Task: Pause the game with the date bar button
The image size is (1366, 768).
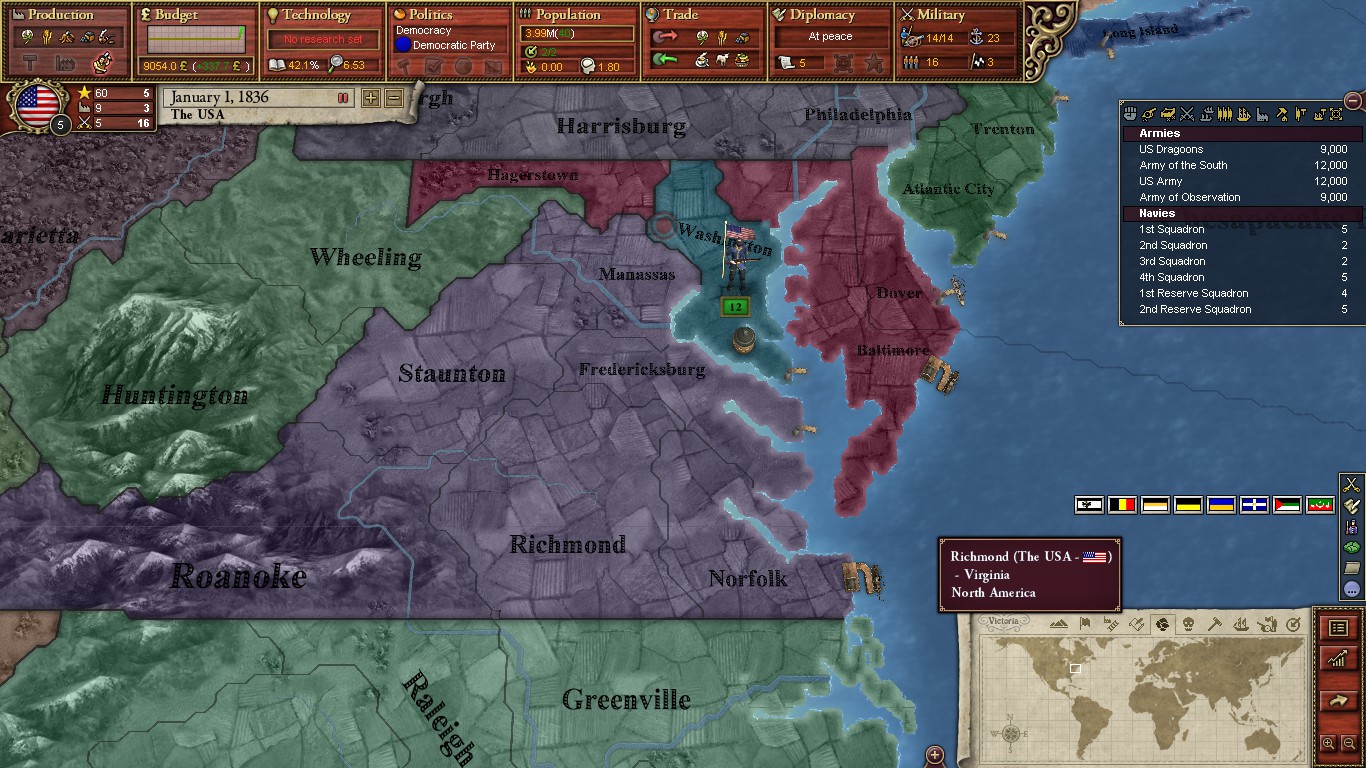Action: (341, 97)
